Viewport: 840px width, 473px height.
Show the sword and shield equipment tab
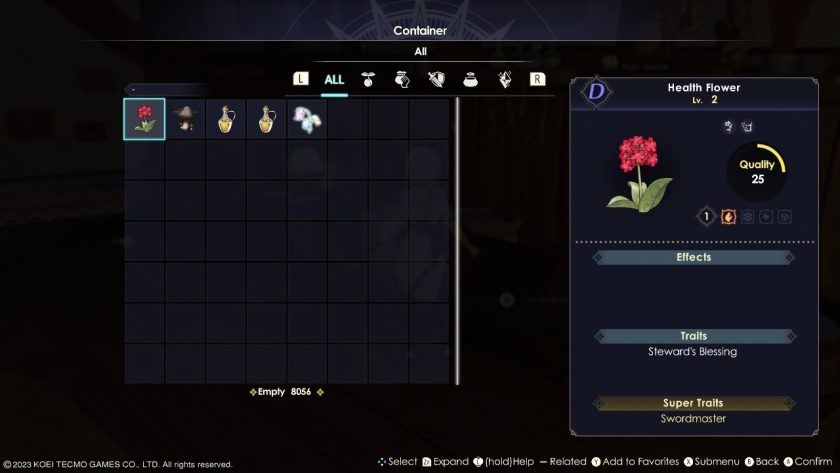pyautogui.click(x=436, y=79)
